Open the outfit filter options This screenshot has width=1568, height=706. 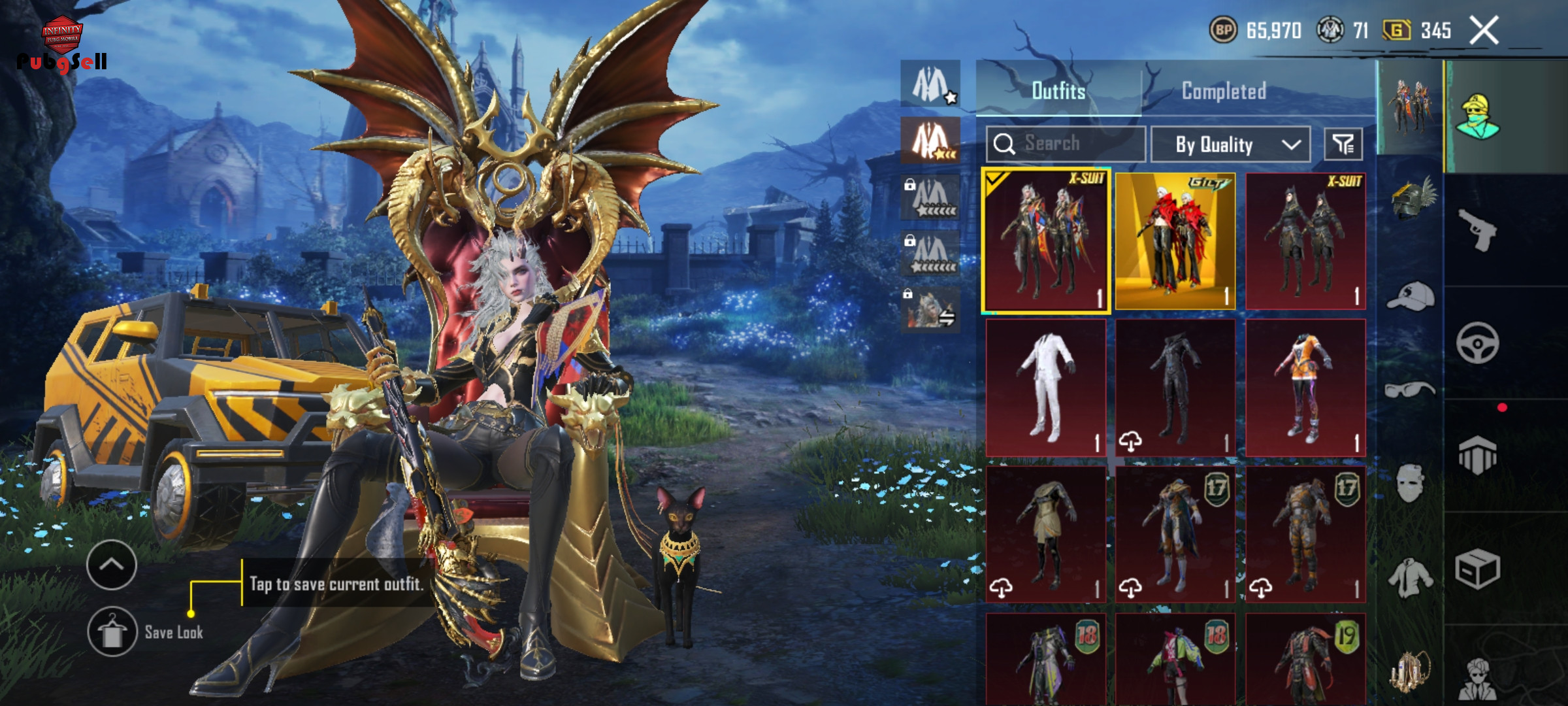[x=1343, y=144]
